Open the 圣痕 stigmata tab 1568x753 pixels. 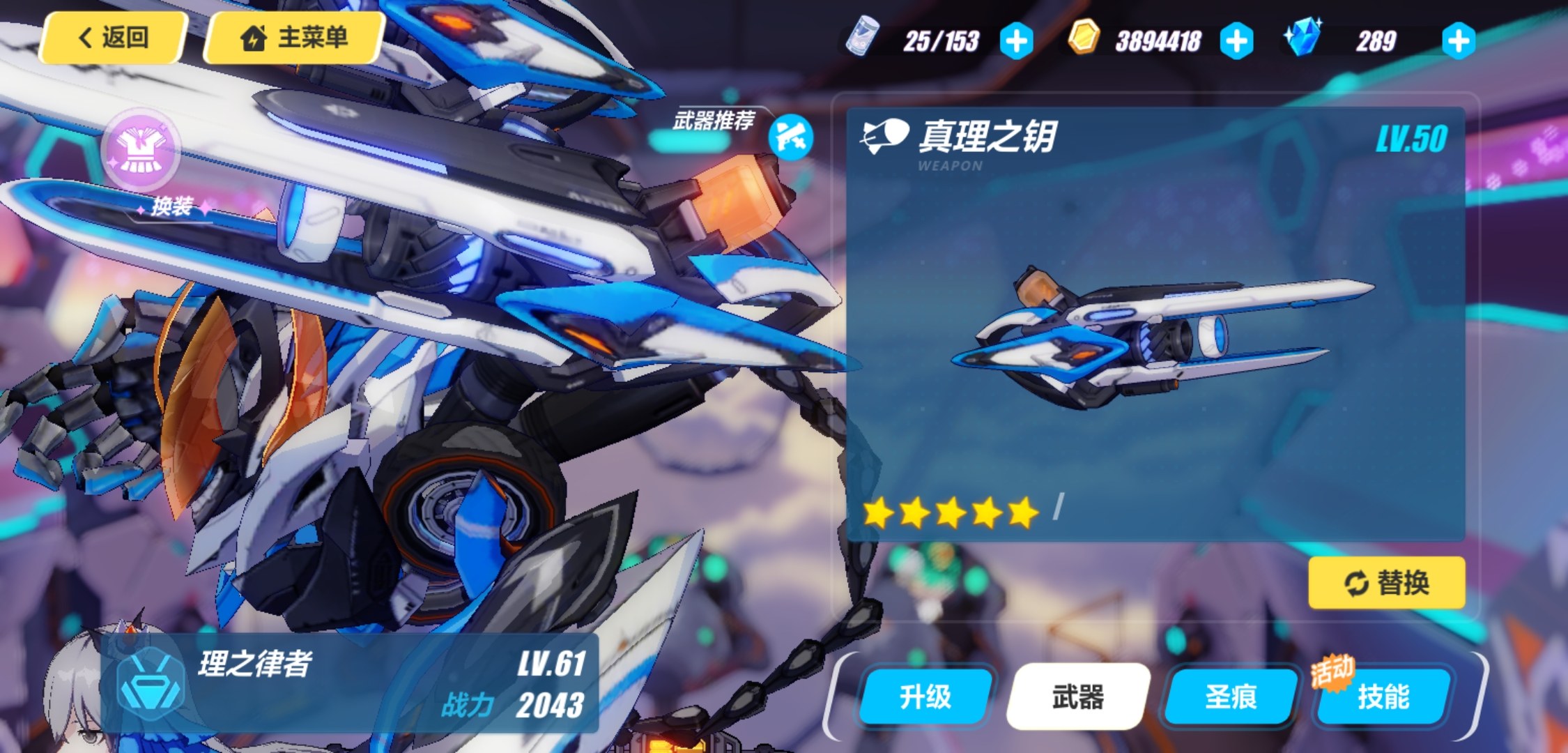click(x=1231, y=697)
